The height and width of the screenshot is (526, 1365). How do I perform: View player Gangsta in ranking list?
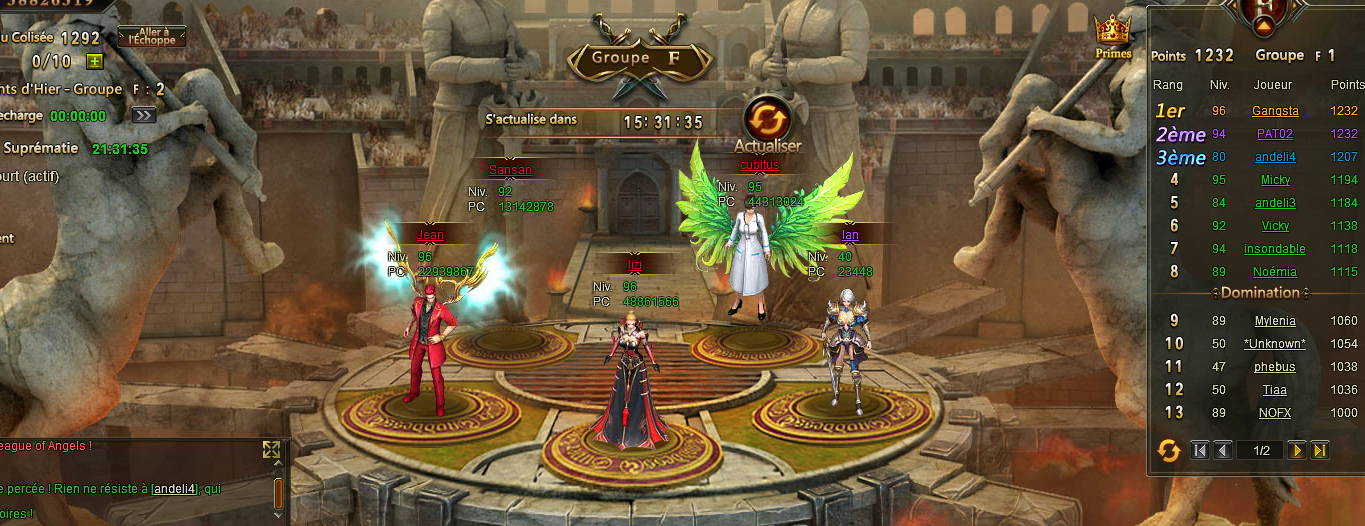(1275, 111)
